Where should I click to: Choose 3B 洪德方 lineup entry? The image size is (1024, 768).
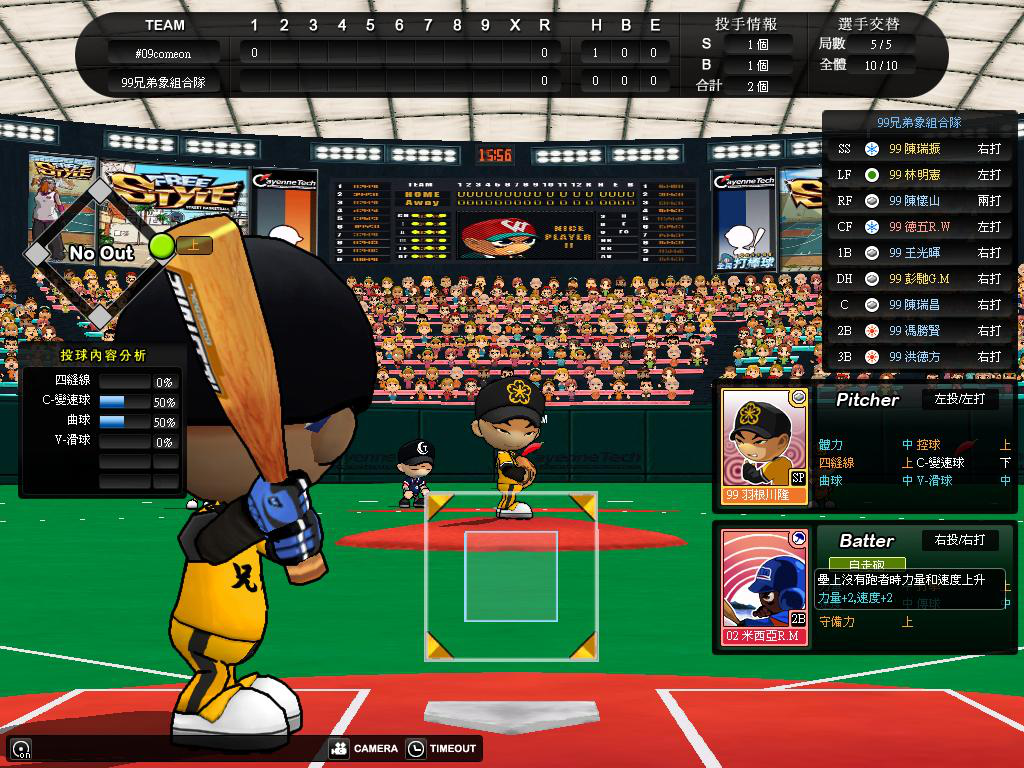tap(919, 357)
